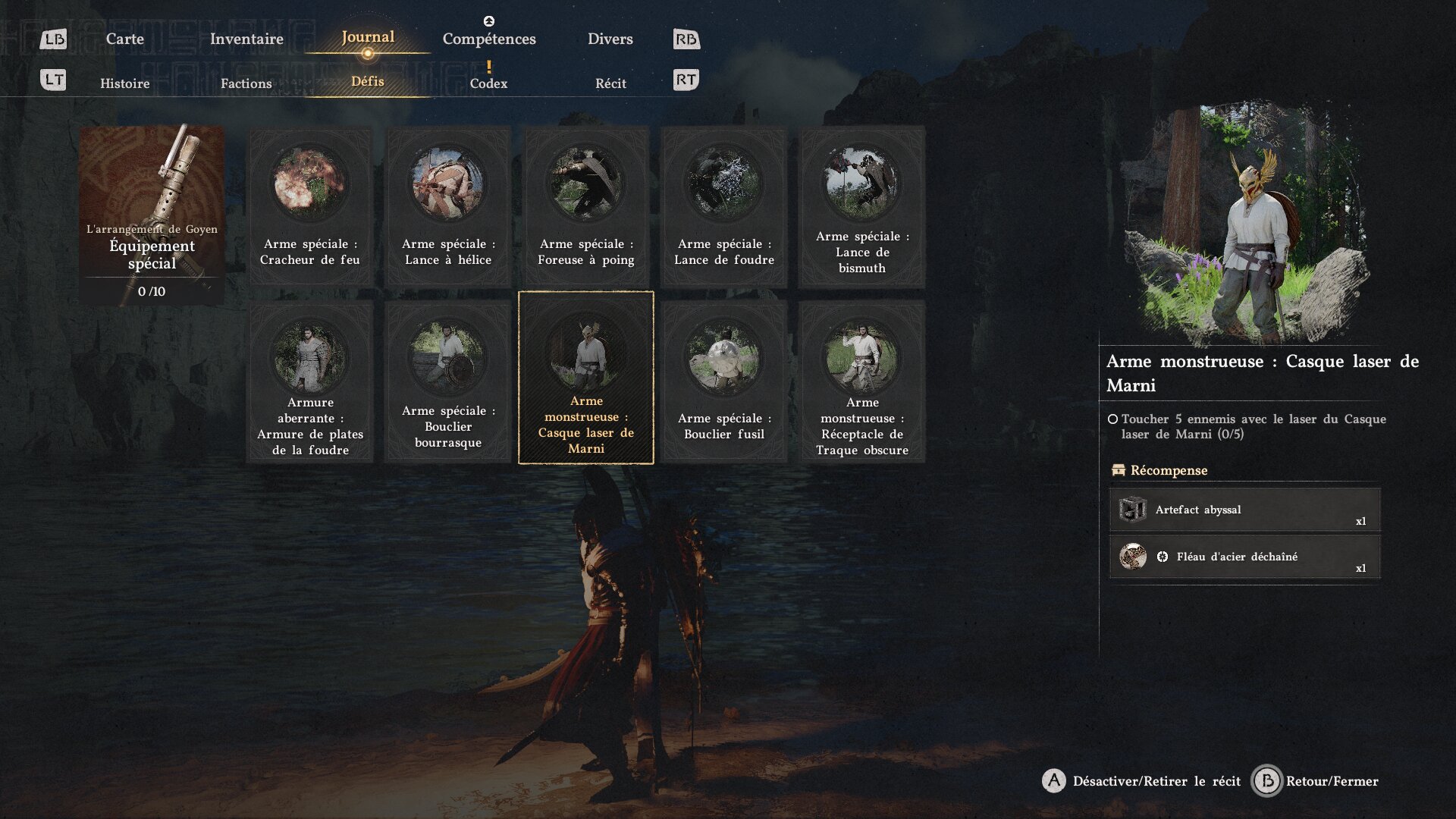Select the Journal tab
The width and height of the screenshot is (1456, 819).
click(368, 37)
